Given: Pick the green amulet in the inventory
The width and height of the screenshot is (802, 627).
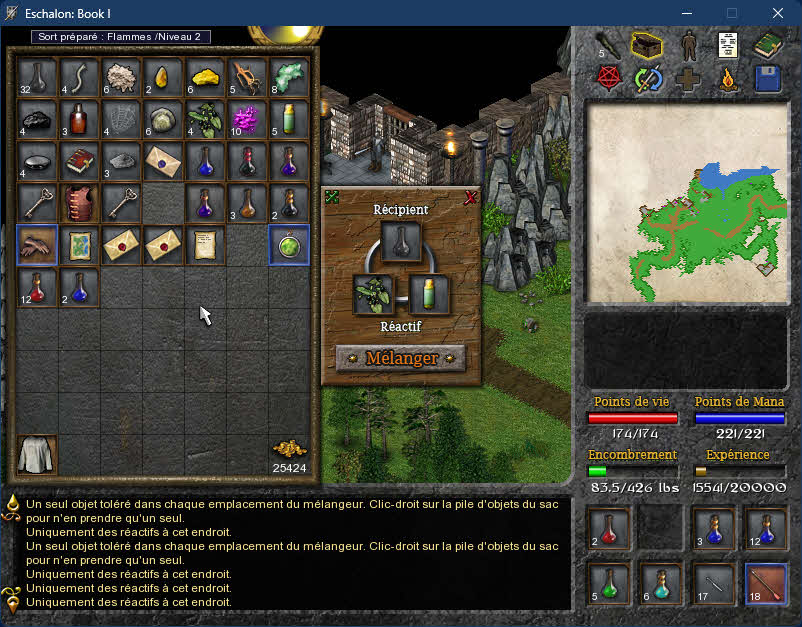Looking at the screenshot, I should pyautogui.click(x=289, y=245).
